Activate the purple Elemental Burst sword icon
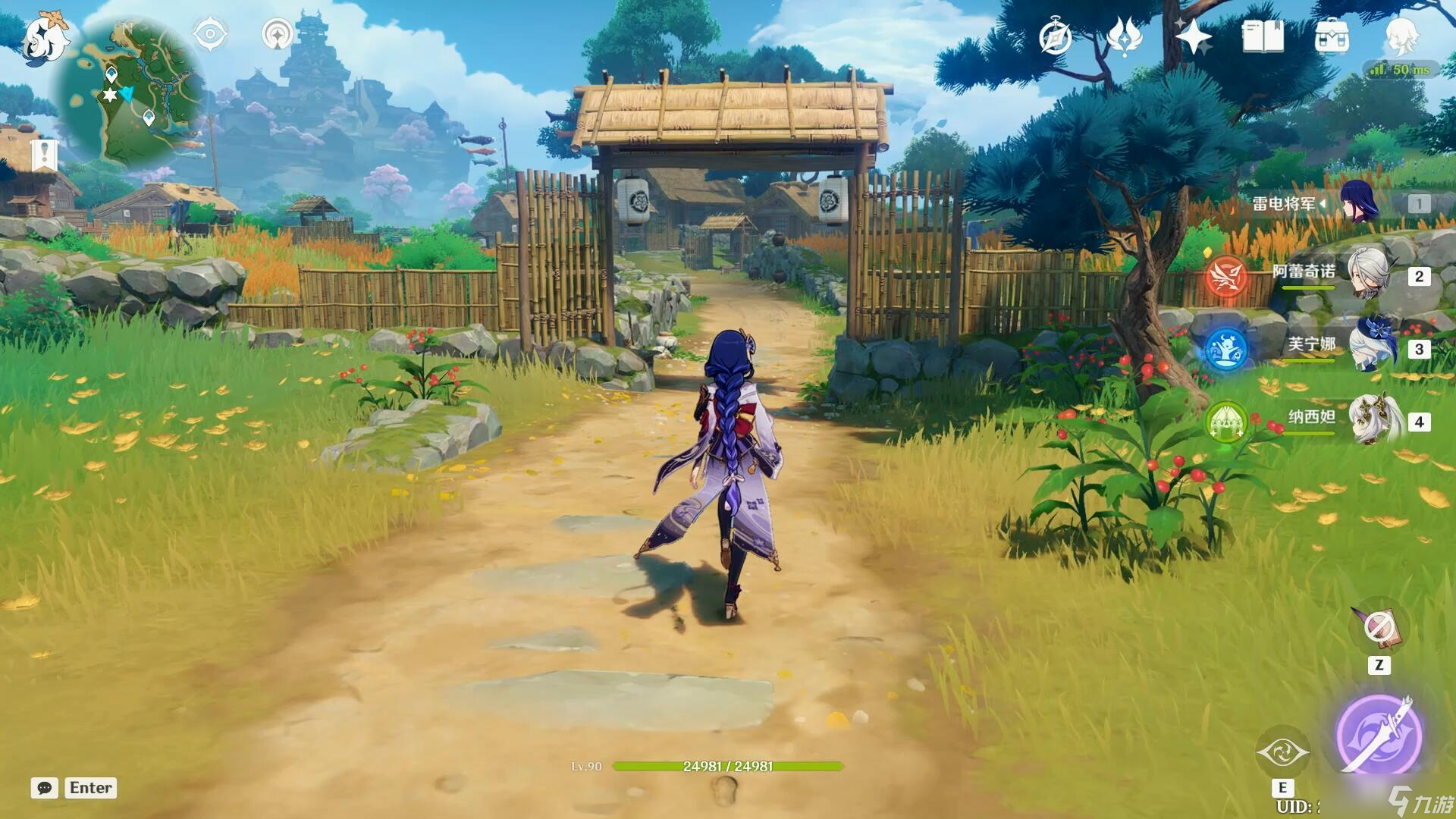Image resolution: width=1456 pixels, height=819 pixels. [x=1377, y=734]
